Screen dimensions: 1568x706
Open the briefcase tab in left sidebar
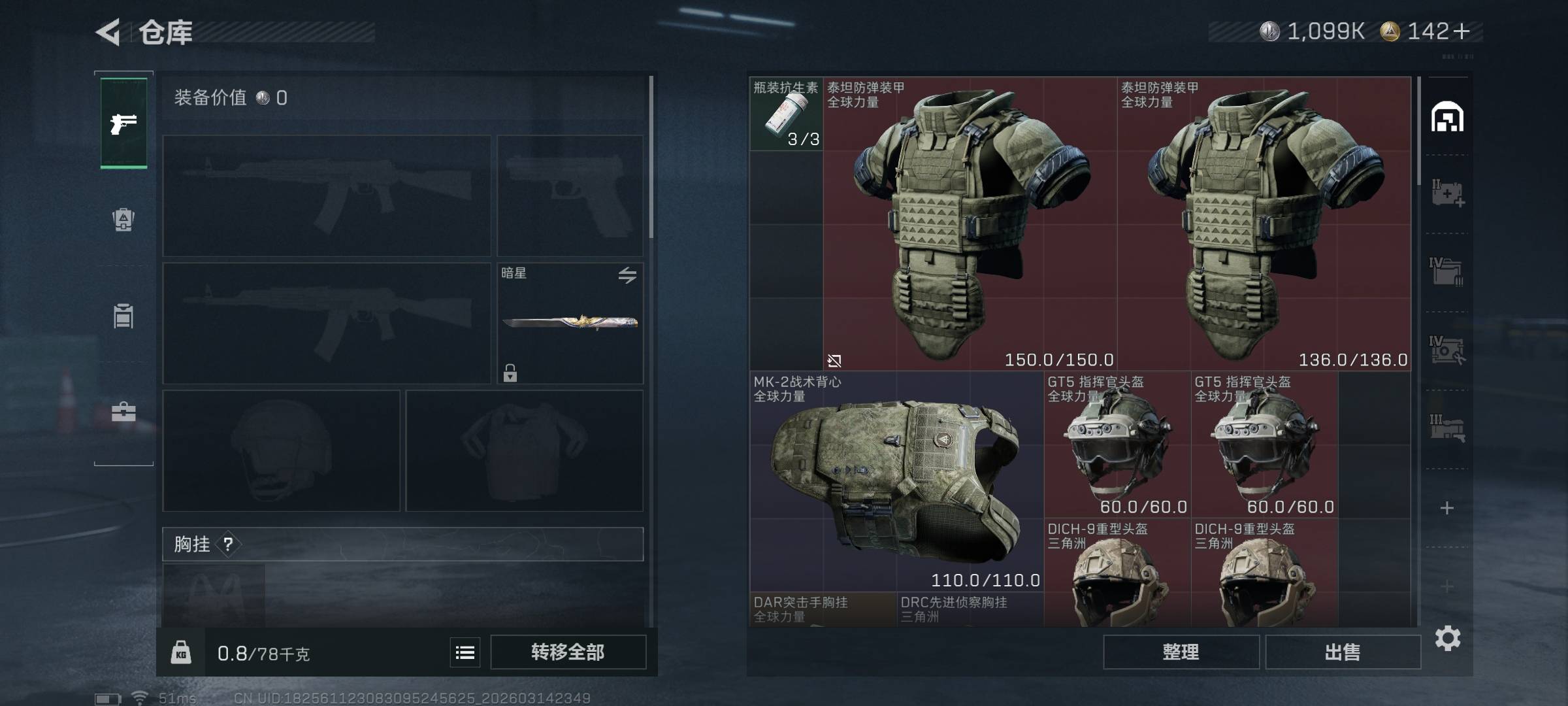(123, 412)
